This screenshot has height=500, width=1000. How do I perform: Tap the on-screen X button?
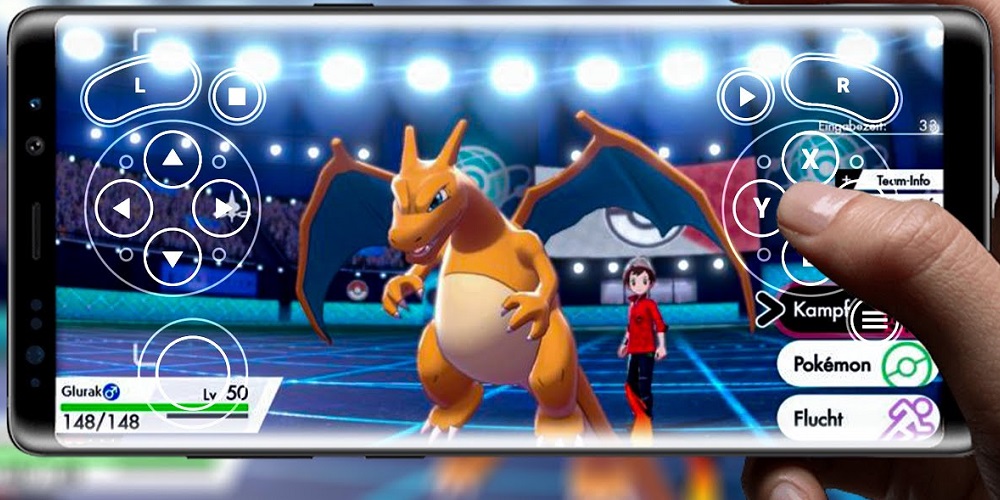(x=809, y=159)
